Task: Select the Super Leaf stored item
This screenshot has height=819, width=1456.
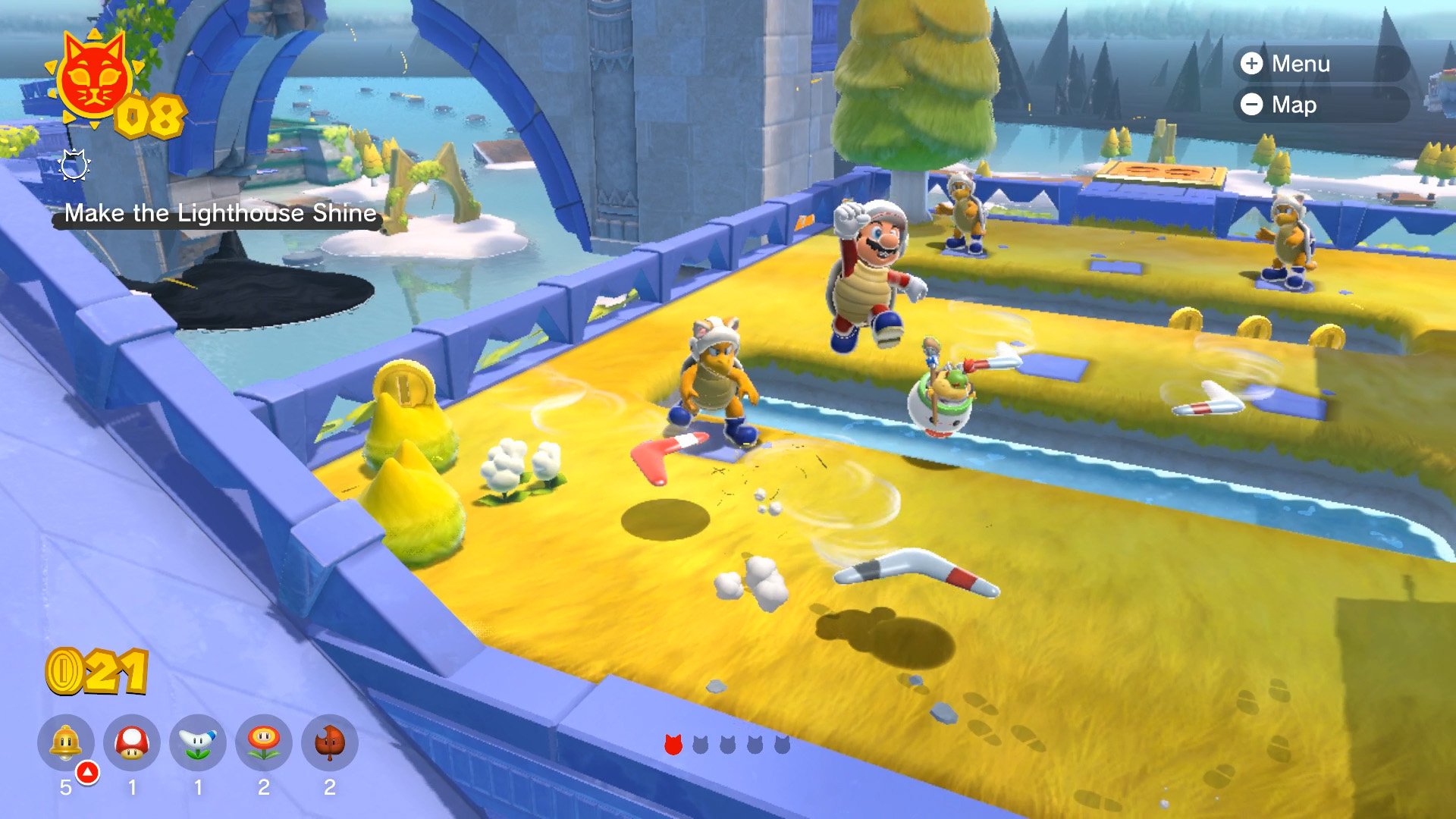Action: [x=330, y=743]
